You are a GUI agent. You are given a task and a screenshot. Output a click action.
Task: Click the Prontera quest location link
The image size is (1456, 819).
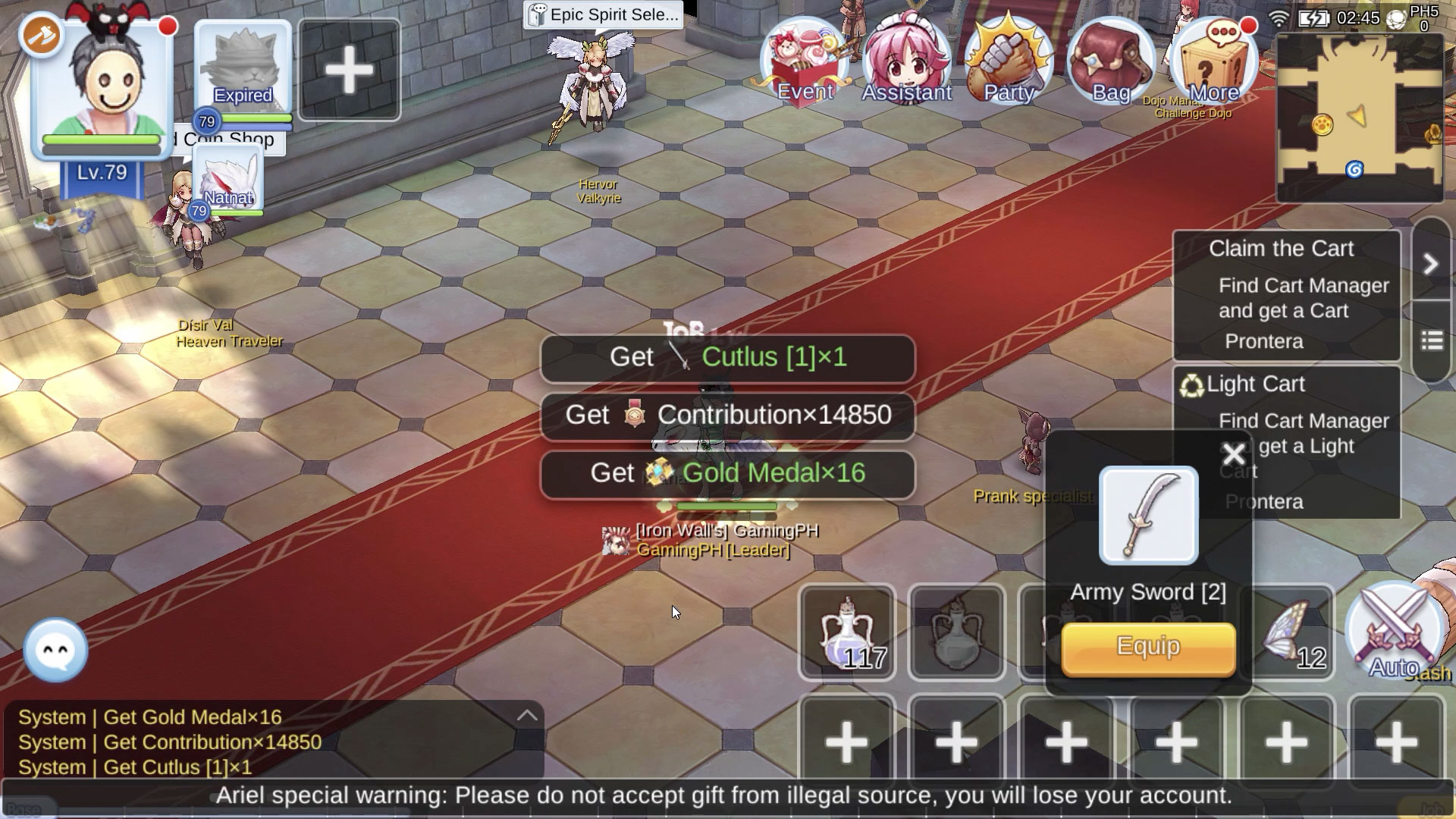click(1263, 341)
